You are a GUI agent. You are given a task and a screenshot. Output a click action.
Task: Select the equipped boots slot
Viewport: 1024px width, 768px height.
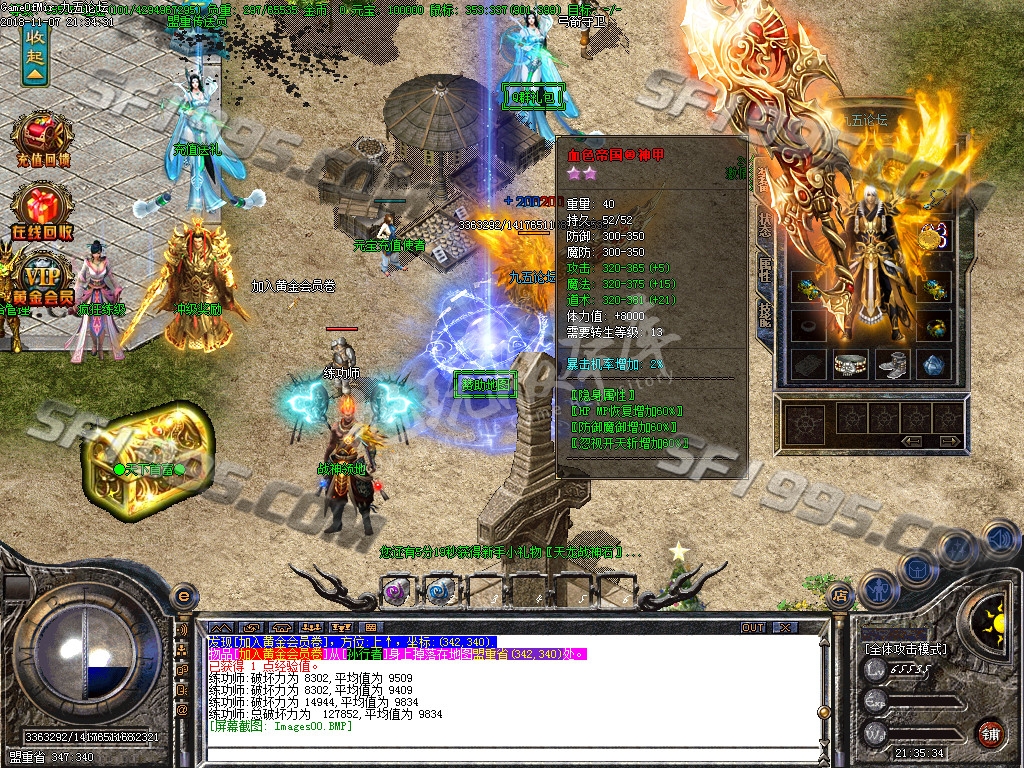892,364
